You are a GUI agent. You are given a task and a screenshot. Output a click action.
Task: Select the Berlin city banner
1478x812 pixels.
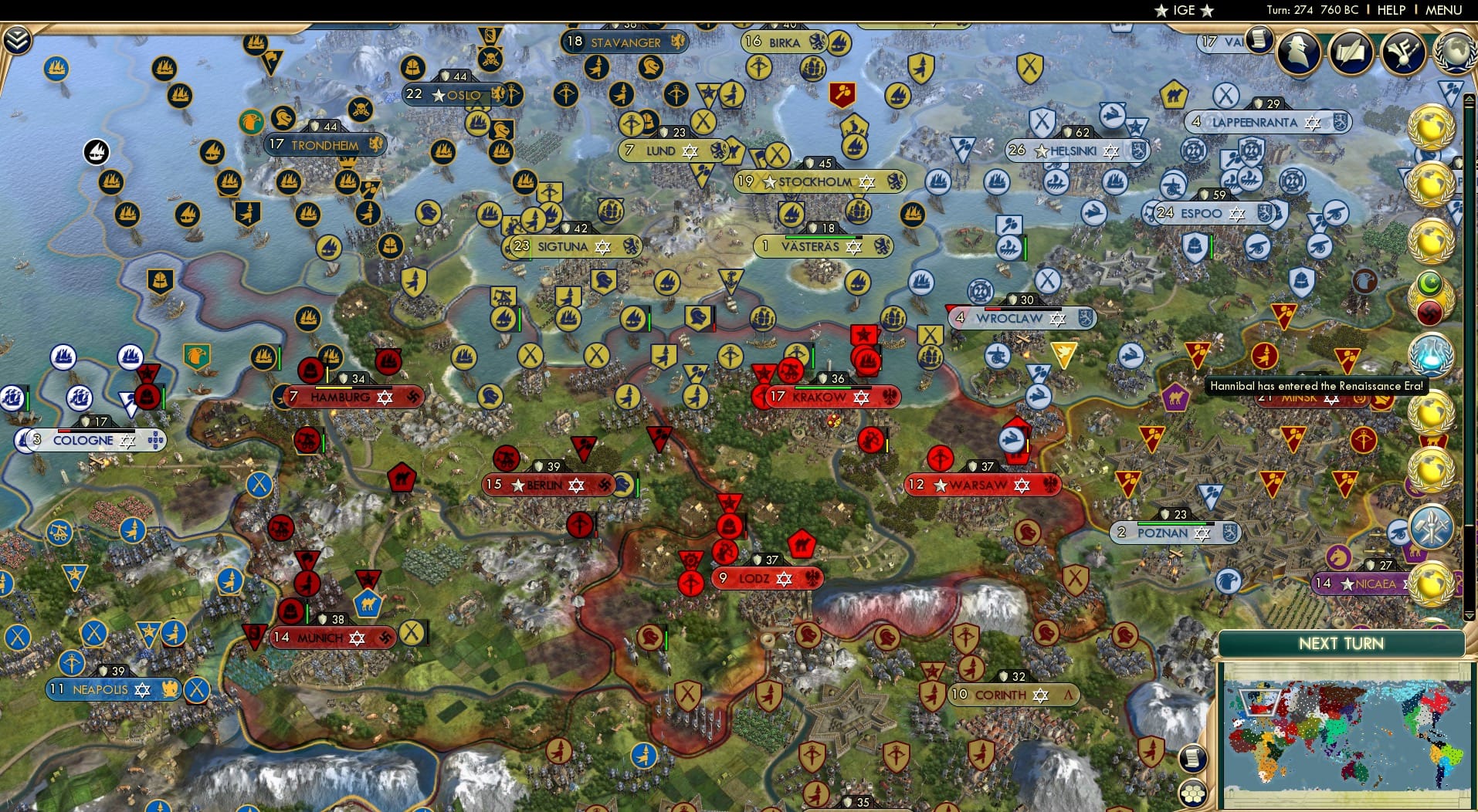tap(541, 486)
